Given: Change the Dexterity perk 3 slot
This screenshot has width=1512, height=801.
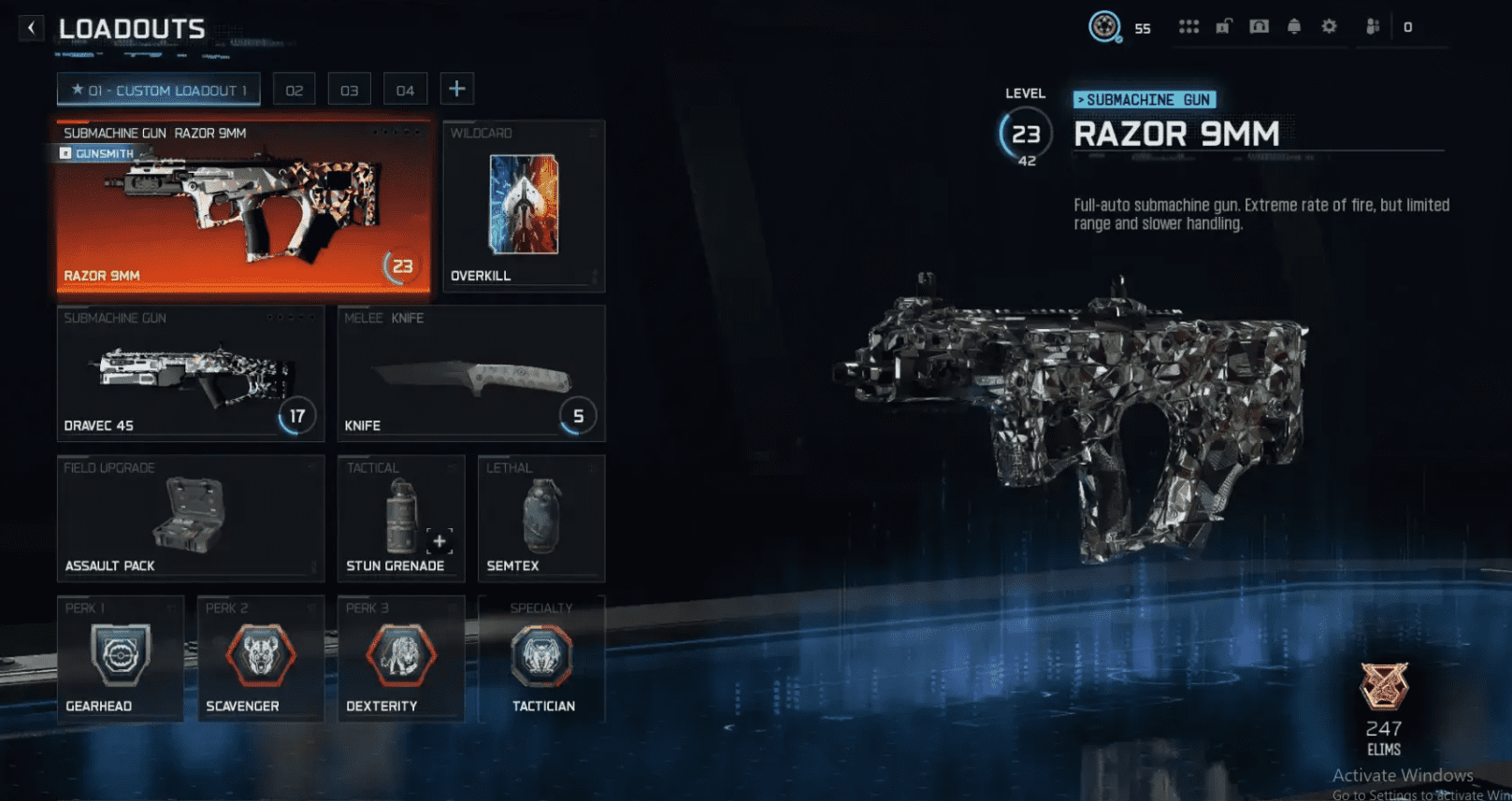Looking at the screenshot, I should pos(400,658).
